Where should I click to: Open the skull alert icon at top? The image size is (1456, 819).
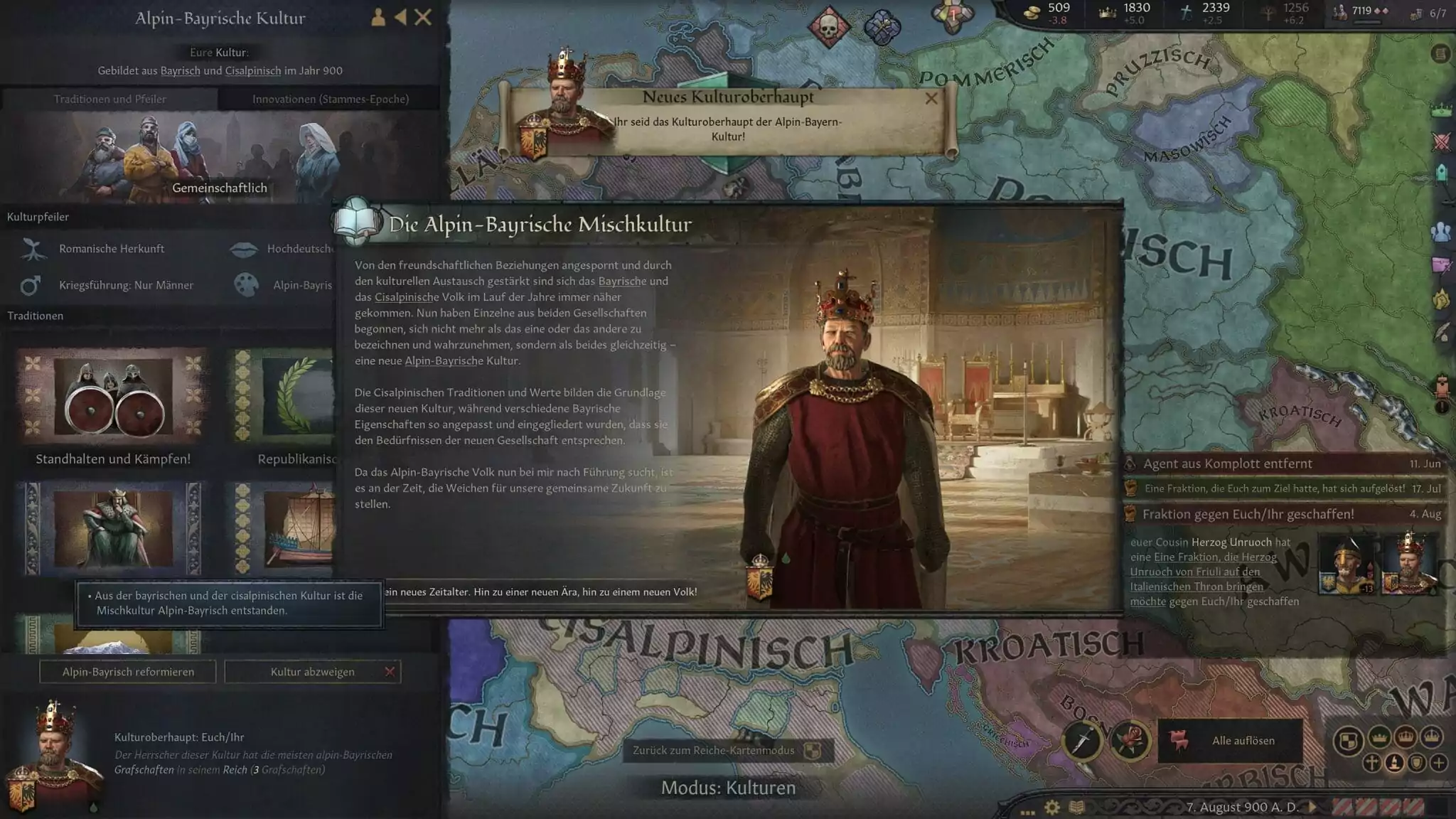click(829, 27)
